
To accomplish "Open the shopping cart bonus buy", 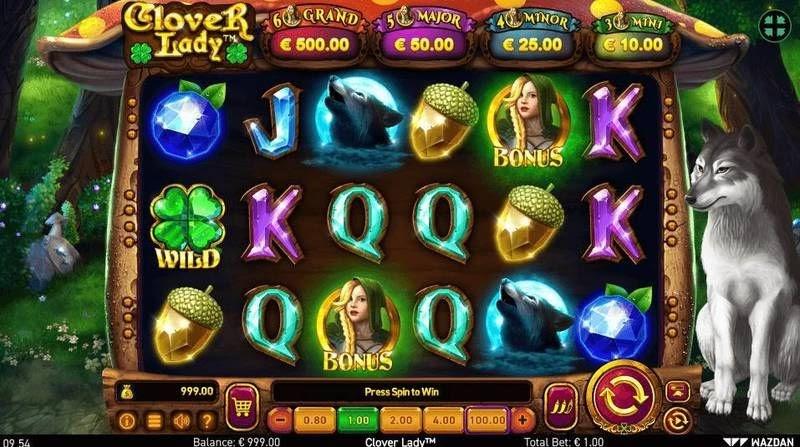I will pyautogui.click(x=242, y=405).
